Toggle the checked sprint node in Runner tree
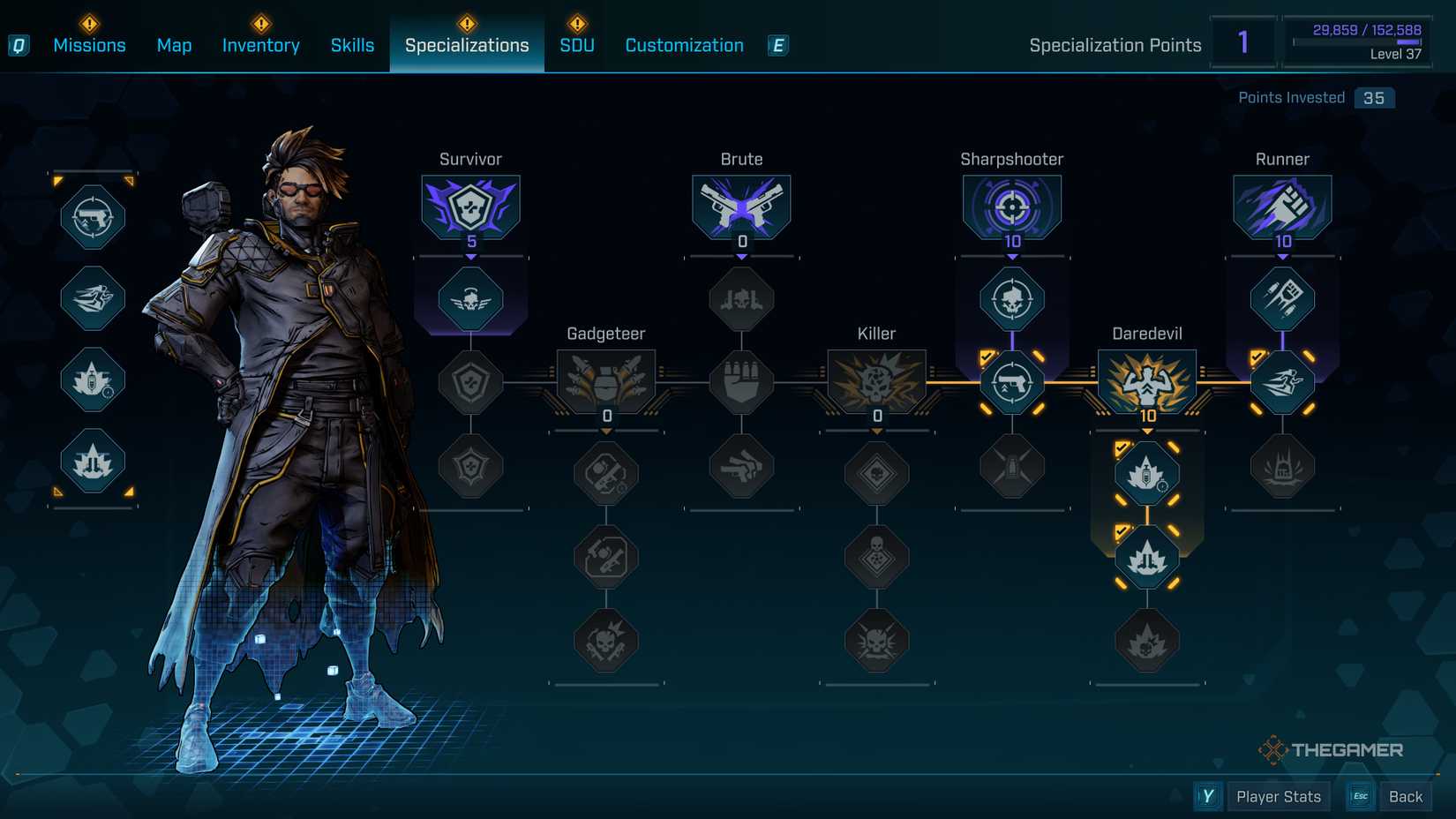Viewport: 1456px width, 819px height. click(1281, 380)
